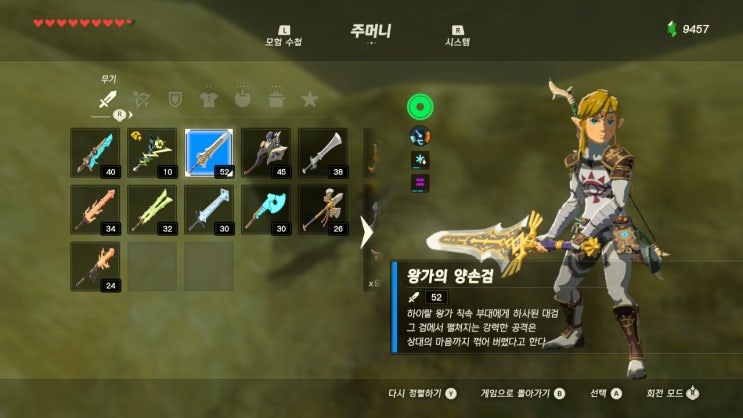The width and height of the screenshot is (743, 418).
Task: Select the sword weapons tab
Action: [107, 99]
